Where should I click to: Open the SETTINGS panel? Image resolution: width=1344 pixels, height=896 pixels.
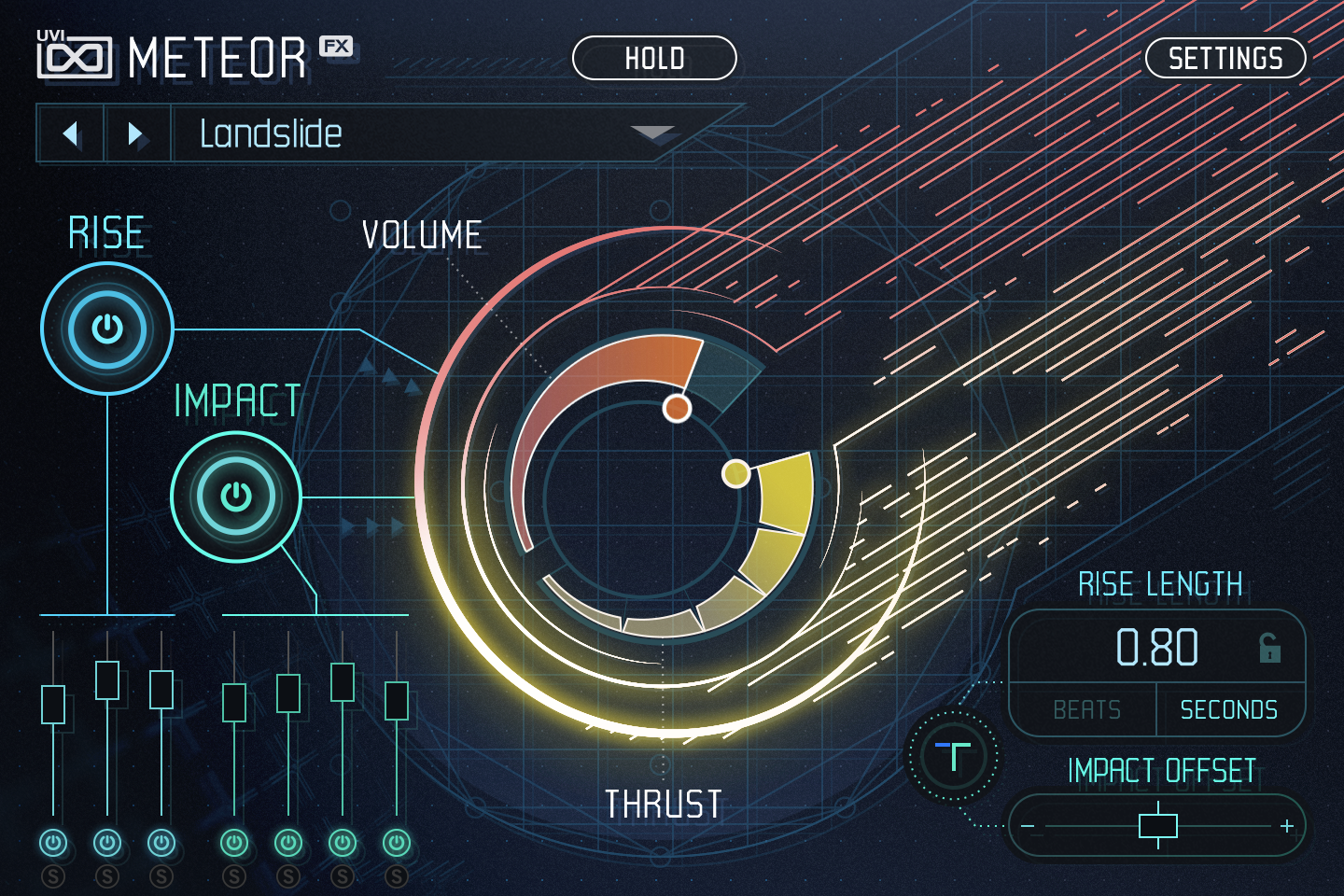(1225, 58)
